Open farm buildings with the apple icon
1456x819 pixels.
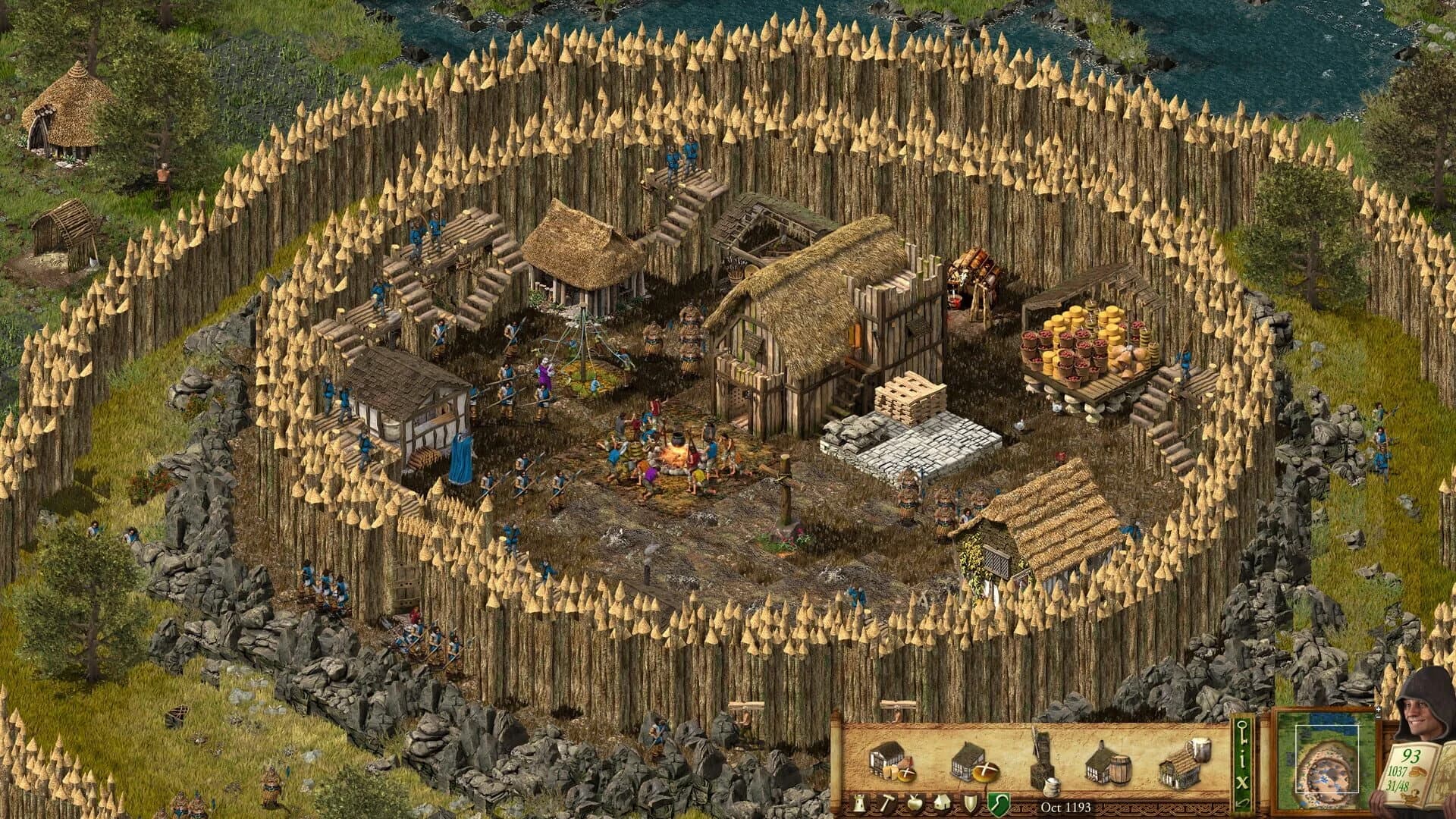pyautogui.click(x=915, y=802)
